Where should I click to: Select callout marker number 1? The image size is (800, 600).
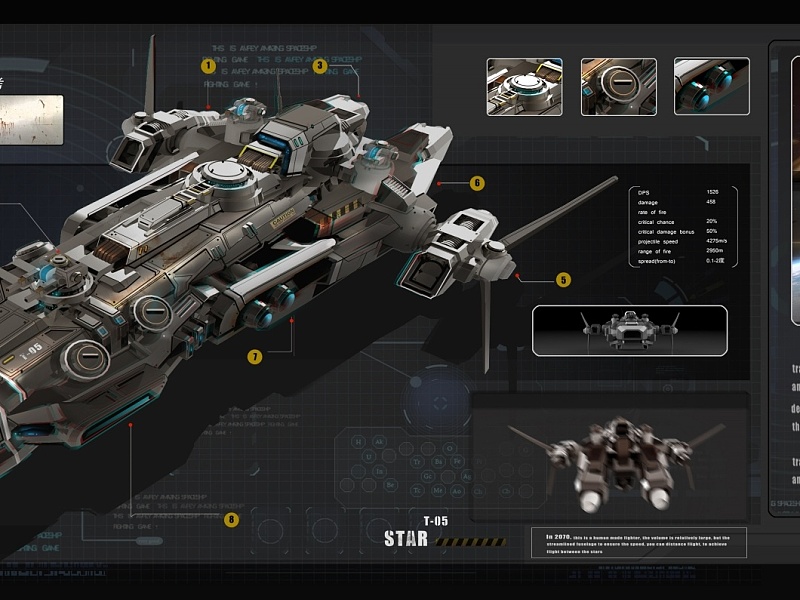click(x=208, y=66)
